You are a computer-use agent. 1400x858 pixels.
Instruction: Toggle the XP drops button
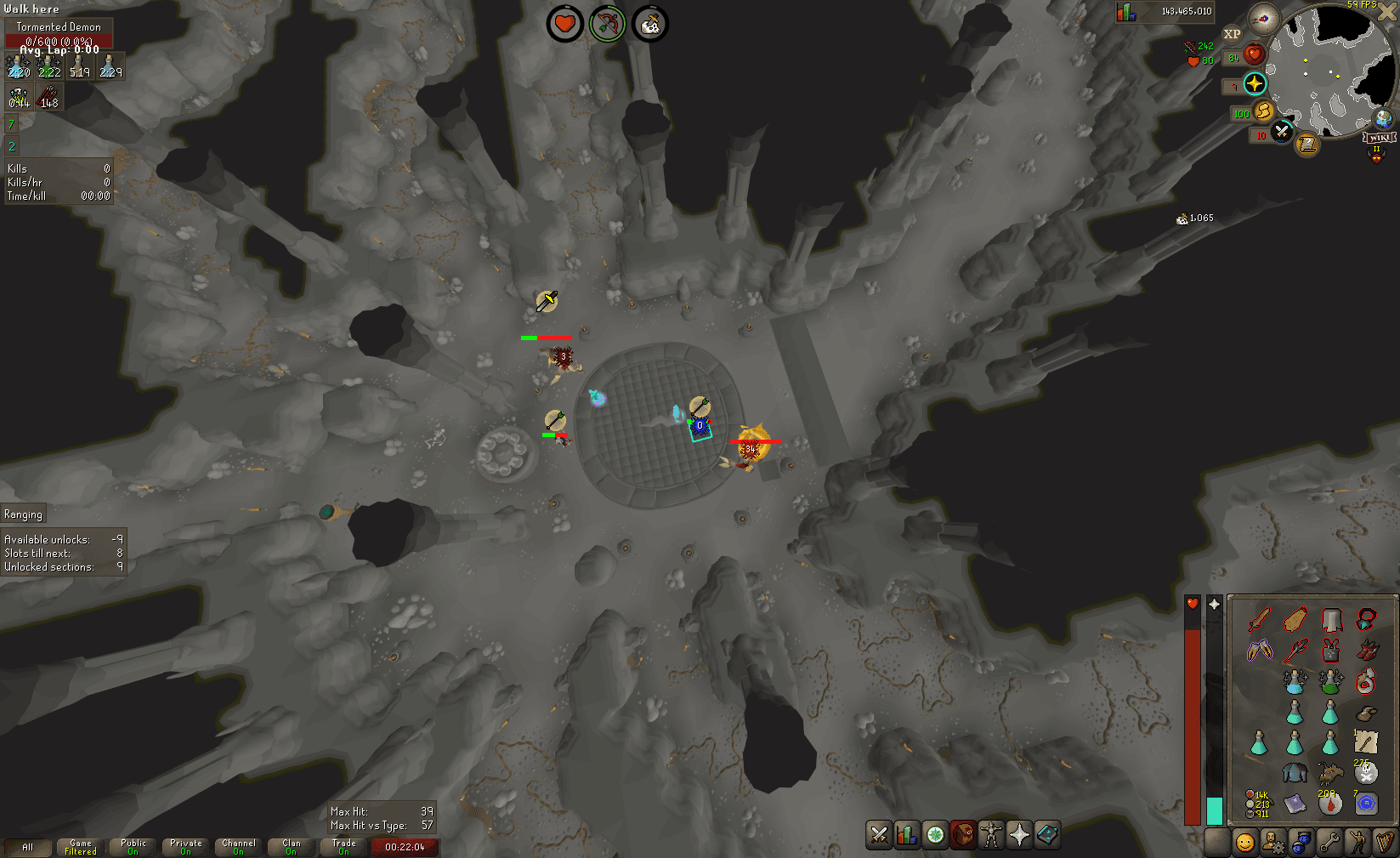1232,34
